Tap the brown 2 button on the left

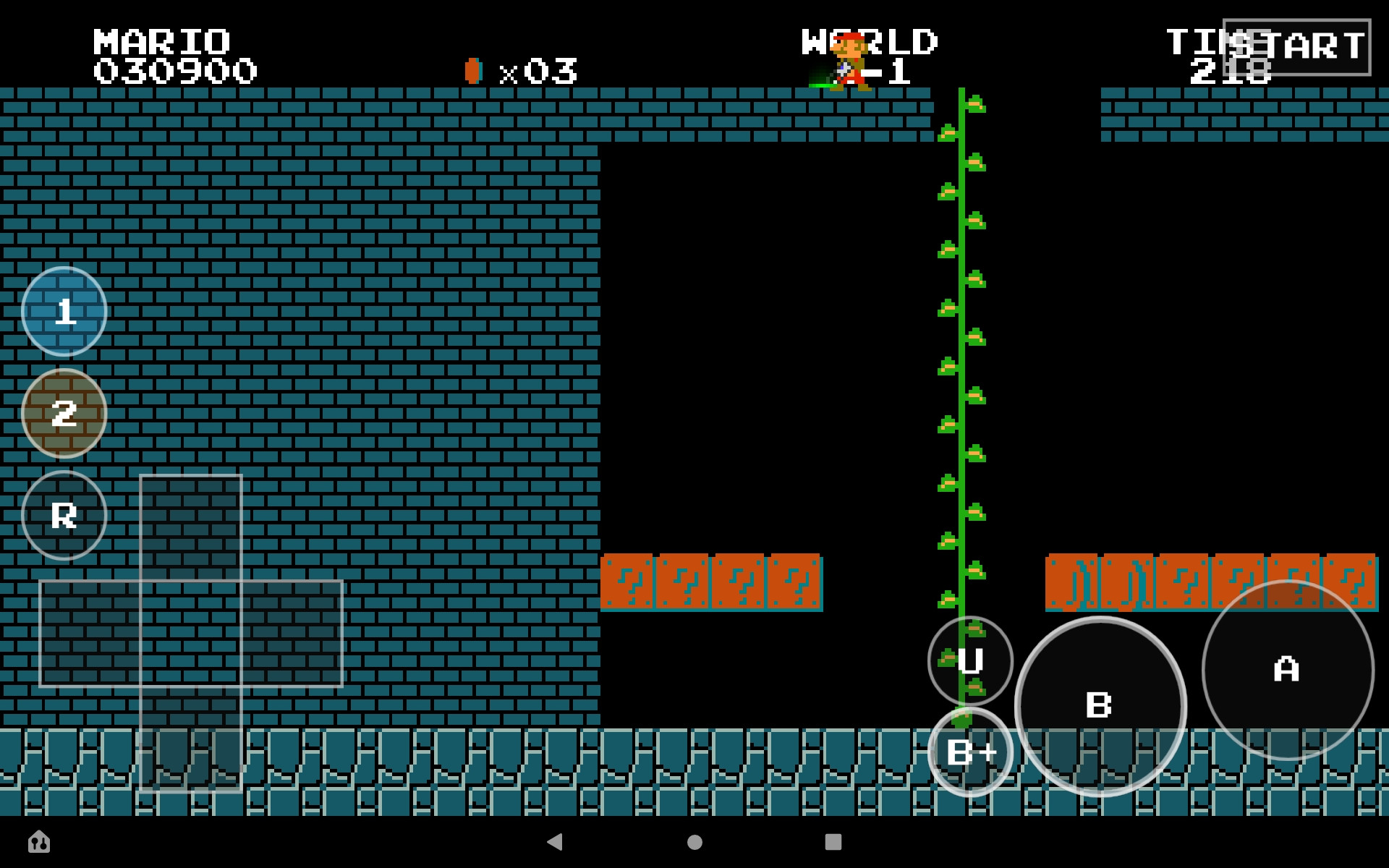click(x=64, y=412)
